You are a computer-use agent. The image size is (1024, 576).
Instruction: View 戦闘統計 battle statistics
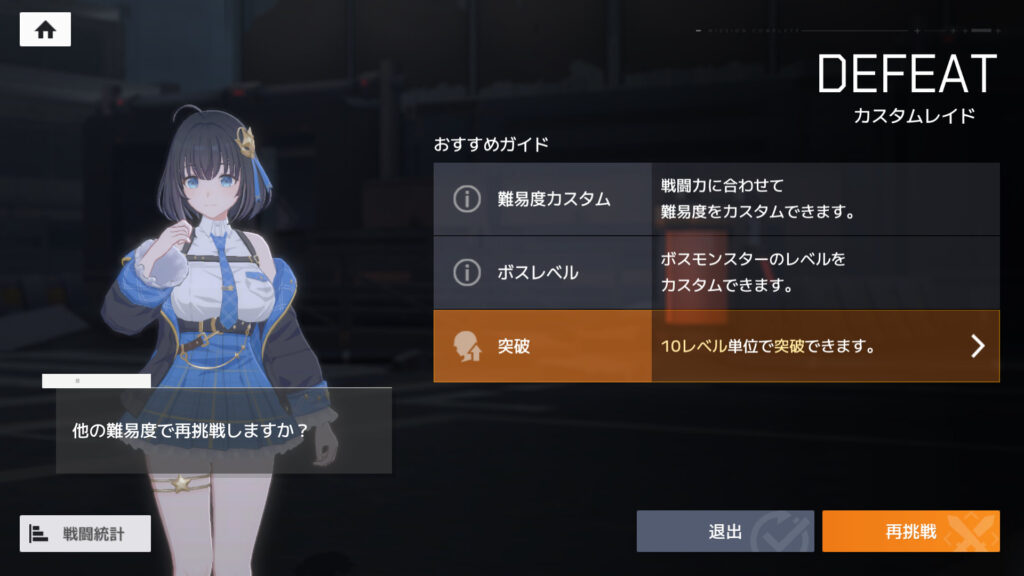pyautogui.click(x=85, y=533)
